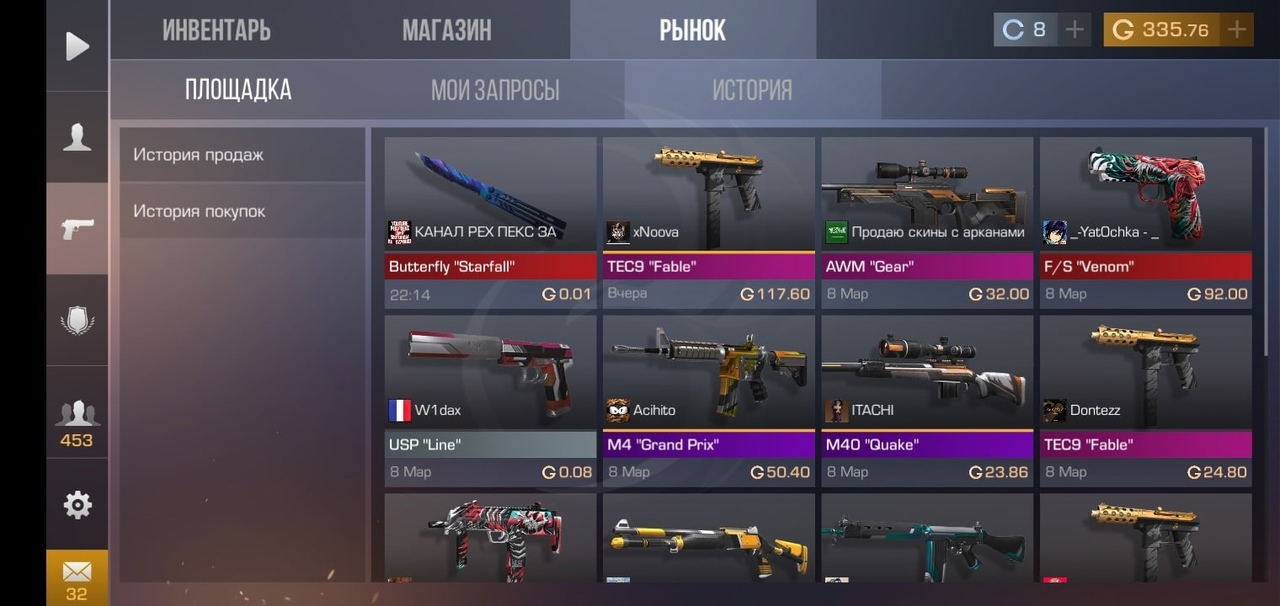Add gold with the plus button
The image size is (1280, 606).
coord(1237,30)
